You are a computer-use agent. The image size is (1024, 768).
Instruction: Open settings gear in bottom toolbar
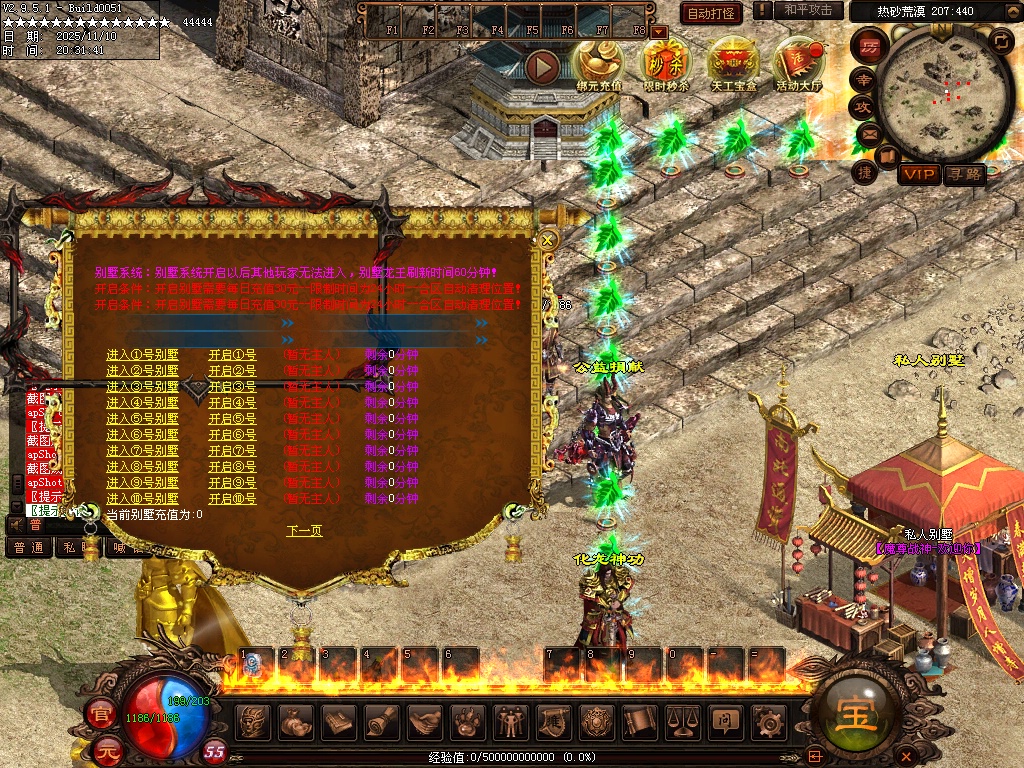768,721
